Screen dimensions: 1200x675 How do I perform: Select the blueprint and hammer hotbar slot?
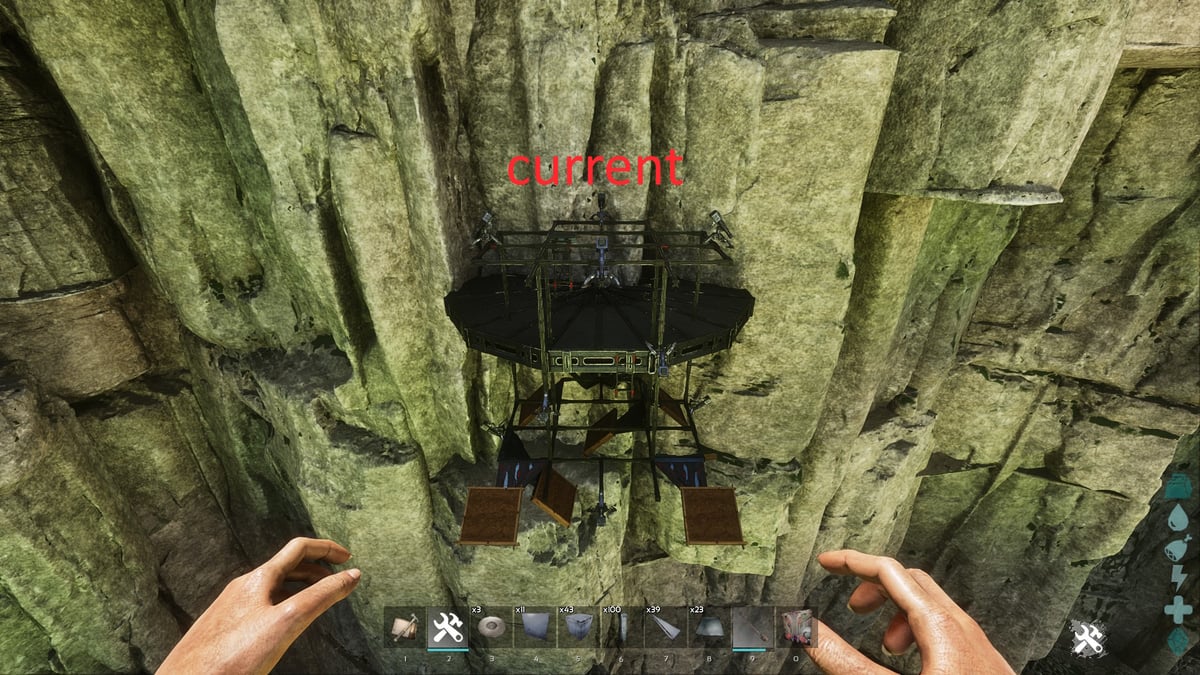pyautogui.click(x=404, y=628)
